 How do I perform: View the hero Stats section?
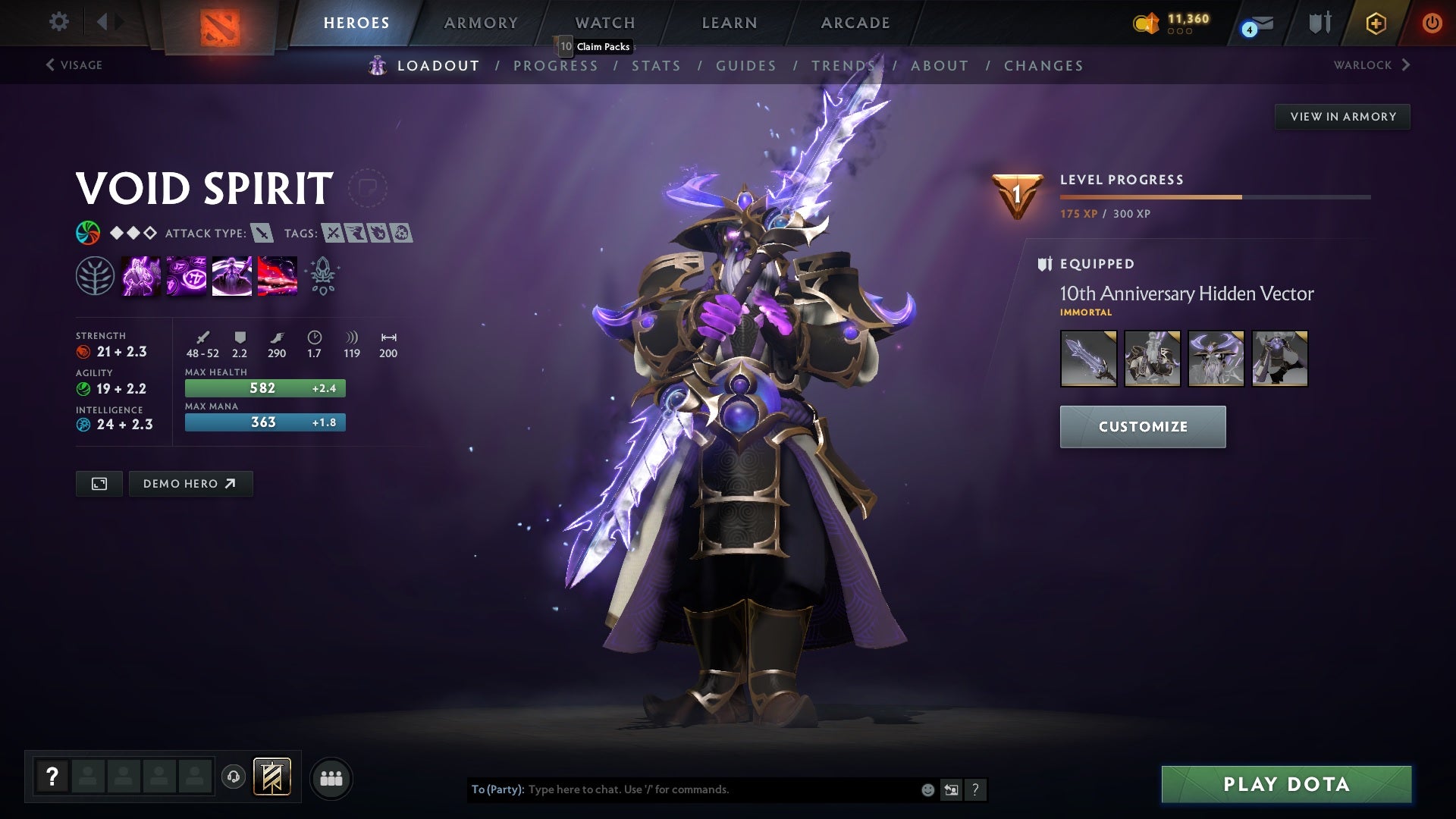tap(657, 66)
